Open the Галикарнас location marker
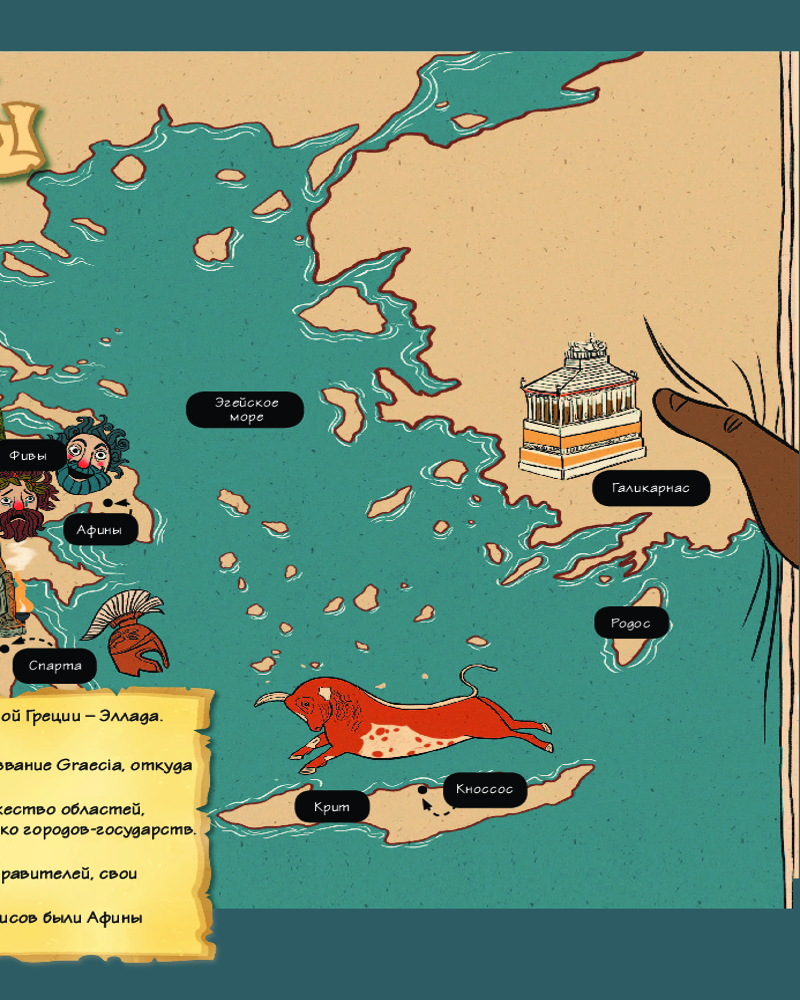Viewport: 800px width, 1000px height. [651, 489]
